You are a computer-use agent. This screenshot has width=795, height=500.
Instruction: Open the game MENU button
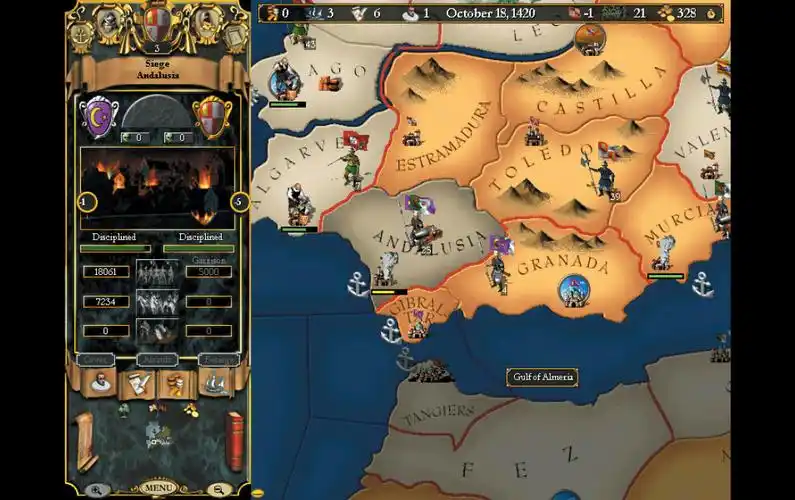tap(158, 488)
